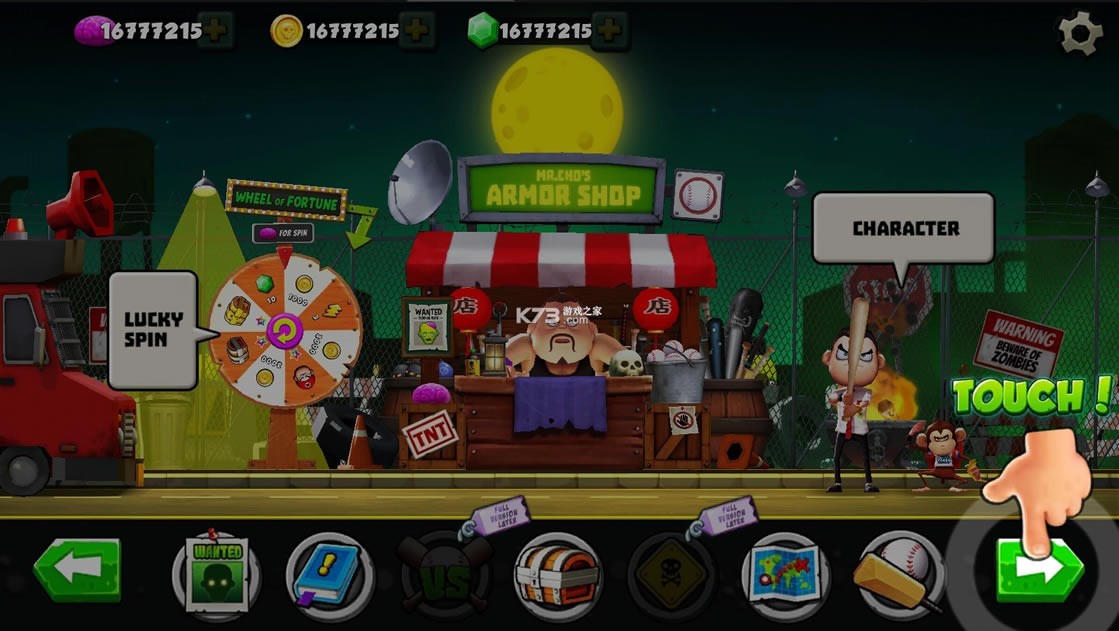Select the locked VS mode icon

[444, 577]
